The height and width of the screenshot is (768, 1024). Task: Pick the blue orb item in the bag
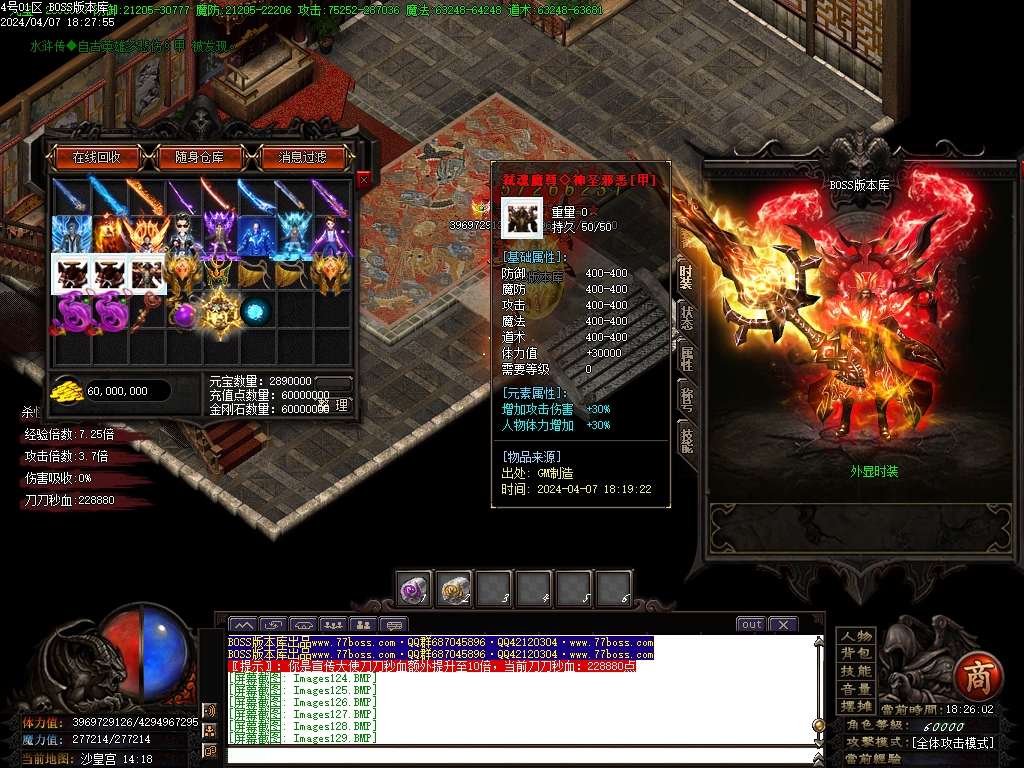[x=255, y=310]
